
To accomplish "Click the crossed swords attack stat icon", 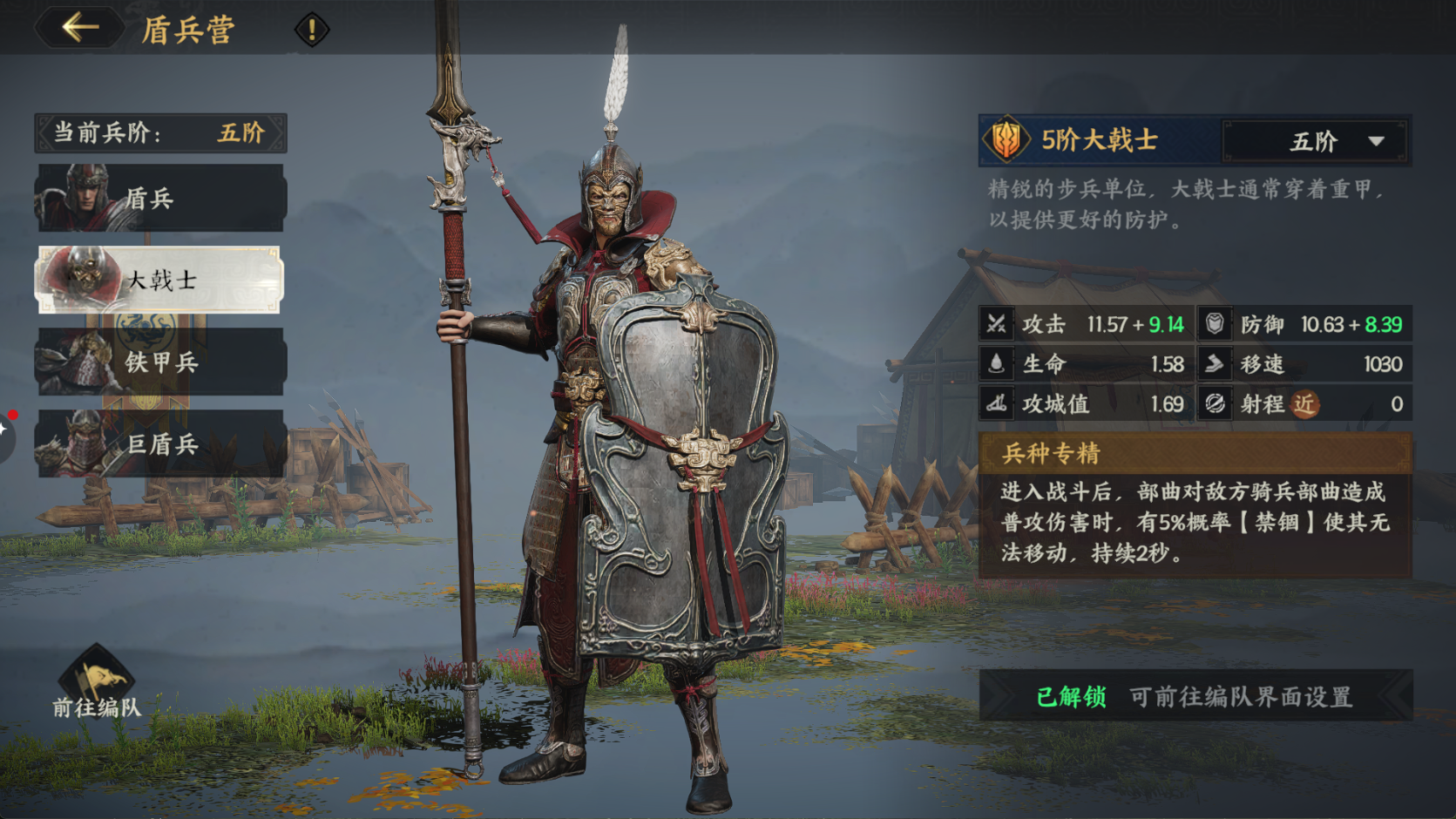I will [998, 325].
